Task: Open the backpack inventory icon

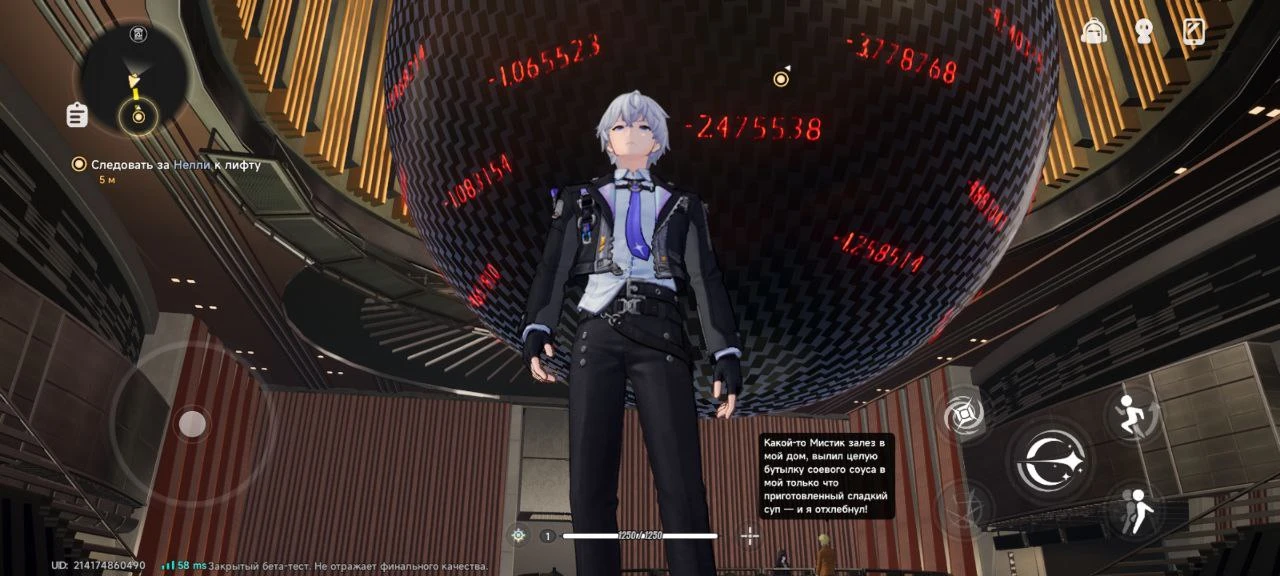Action: [1095, 31]
